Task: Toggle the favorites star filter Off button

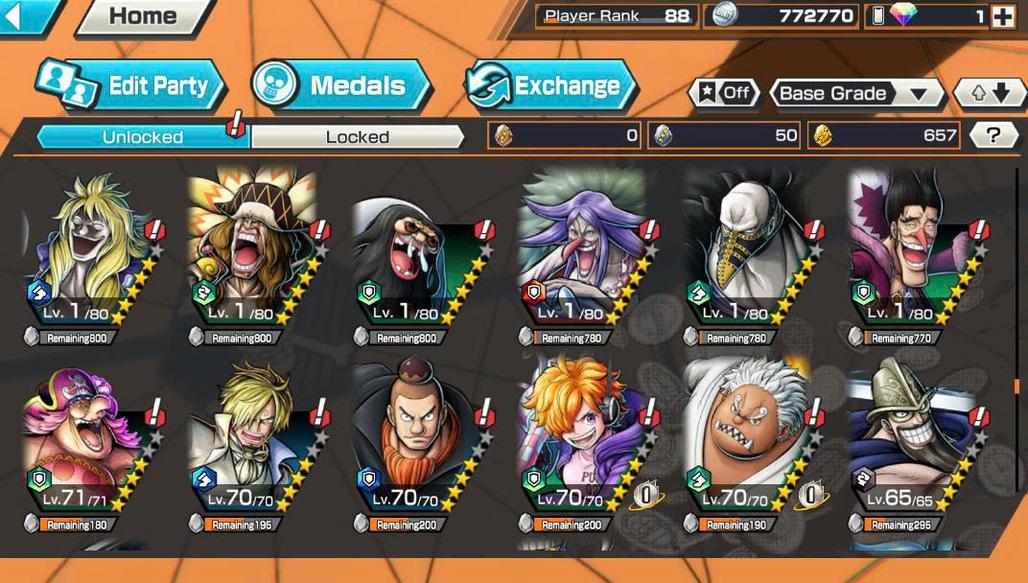Action: pyautogui.click(x=723, y=93)
